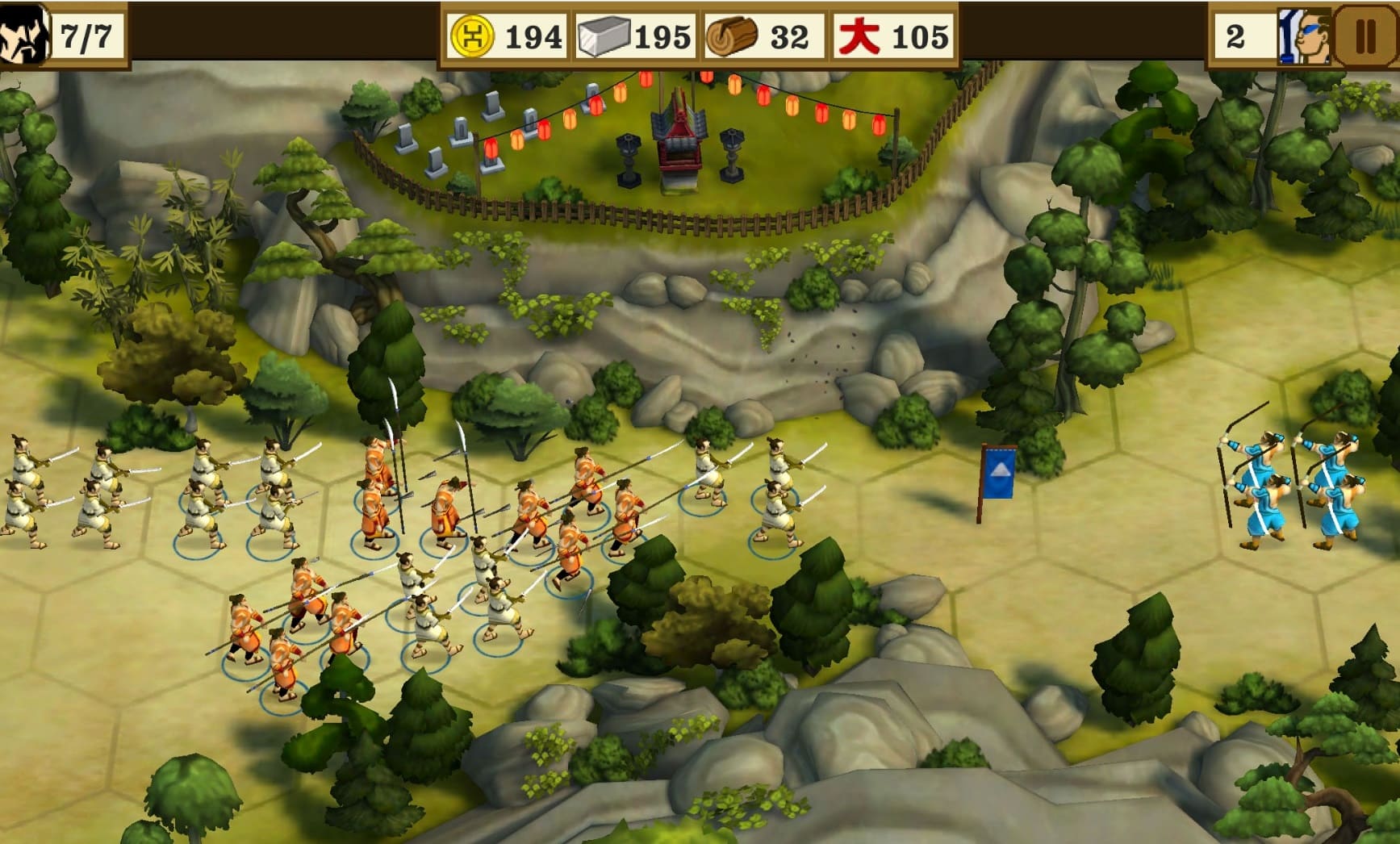Click the enemy commander portrait
The image size is (1400, 844).
coord(1302,36)
